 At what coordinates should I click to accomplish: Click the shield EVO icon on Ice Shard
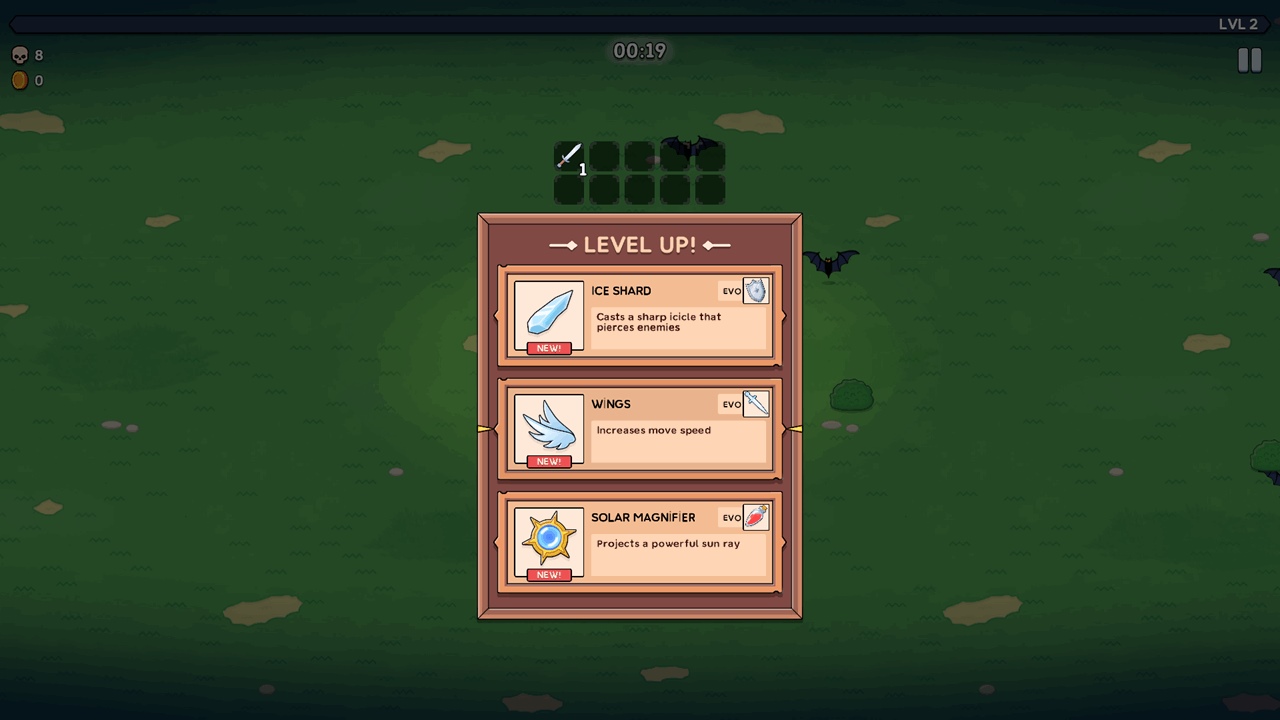pos(756,291)
